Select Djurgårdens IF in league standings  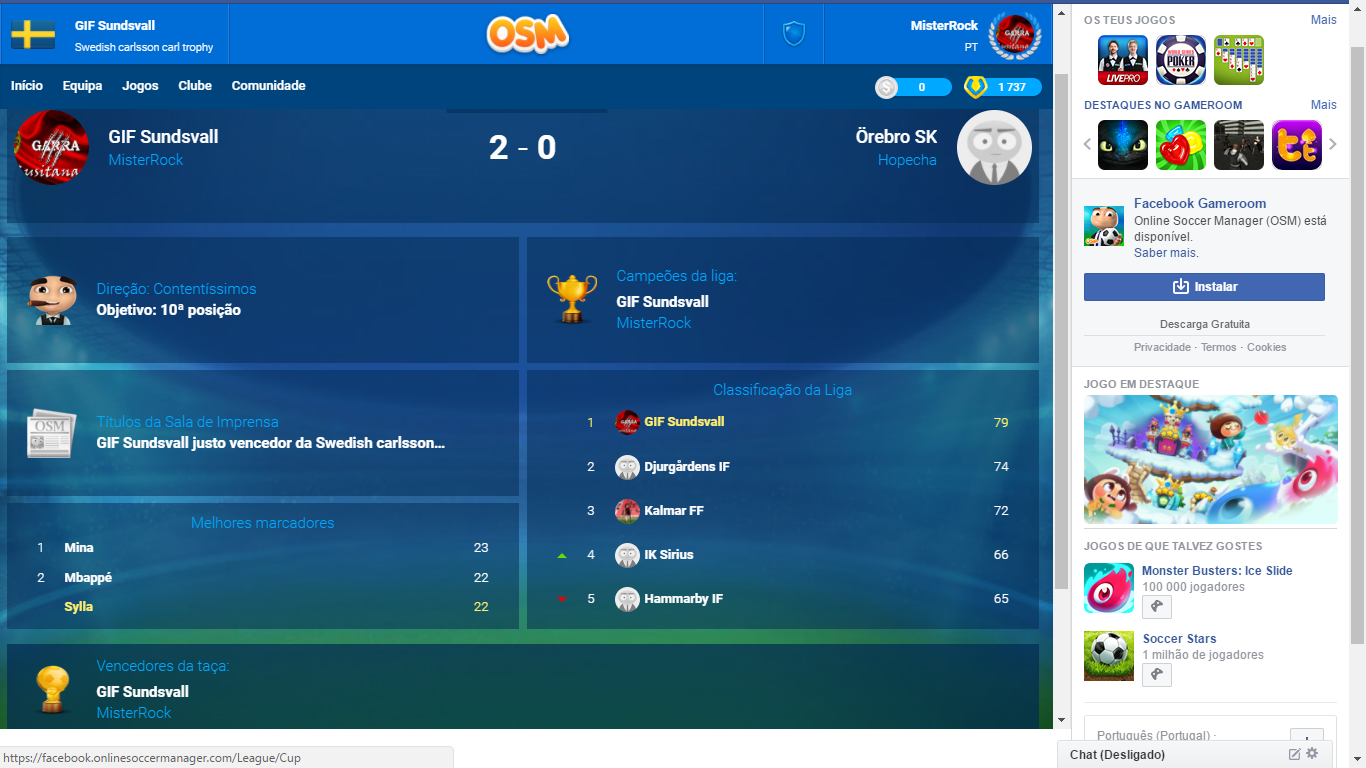pyautogui.click(x=686, y=467)
